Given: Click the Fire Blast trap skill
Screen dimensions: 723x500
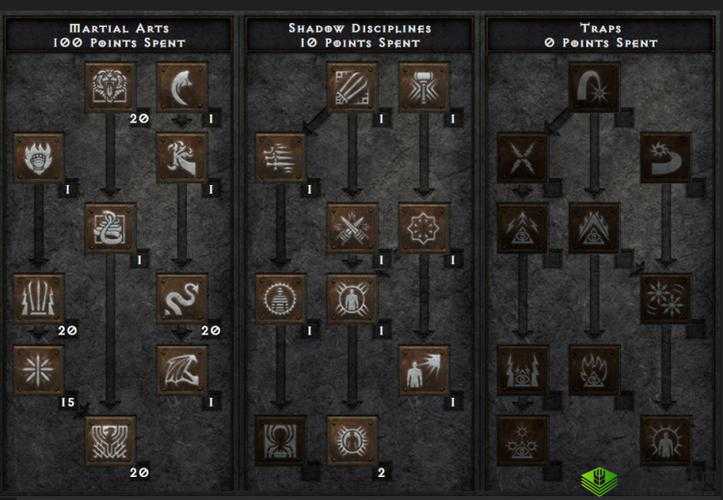Looking at the screenshot, I should tap(594, 87).
